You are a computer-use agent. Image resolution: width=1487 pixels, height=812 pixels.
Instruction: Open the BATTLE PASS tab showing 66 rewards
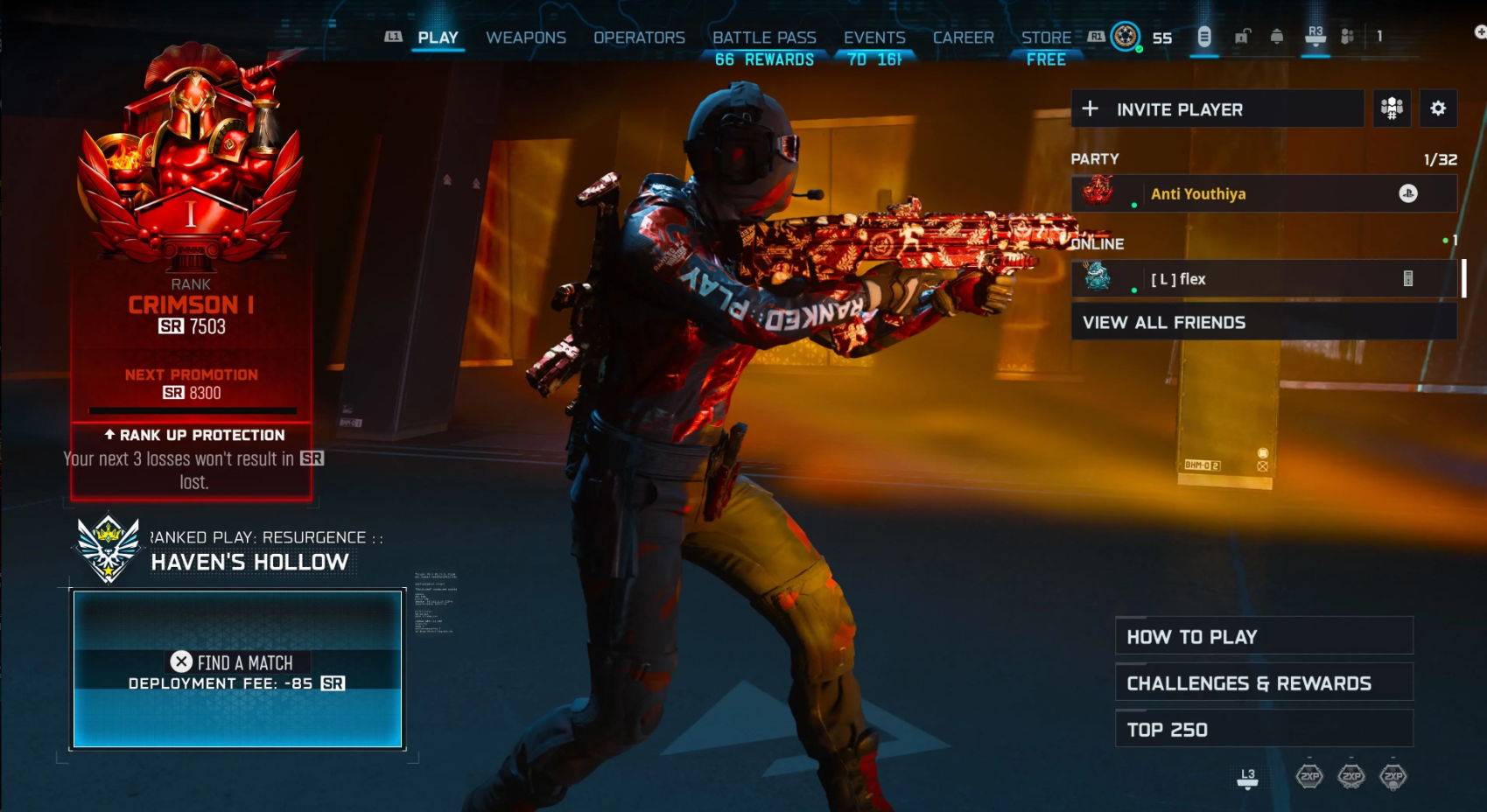click(x=764, y=38)
